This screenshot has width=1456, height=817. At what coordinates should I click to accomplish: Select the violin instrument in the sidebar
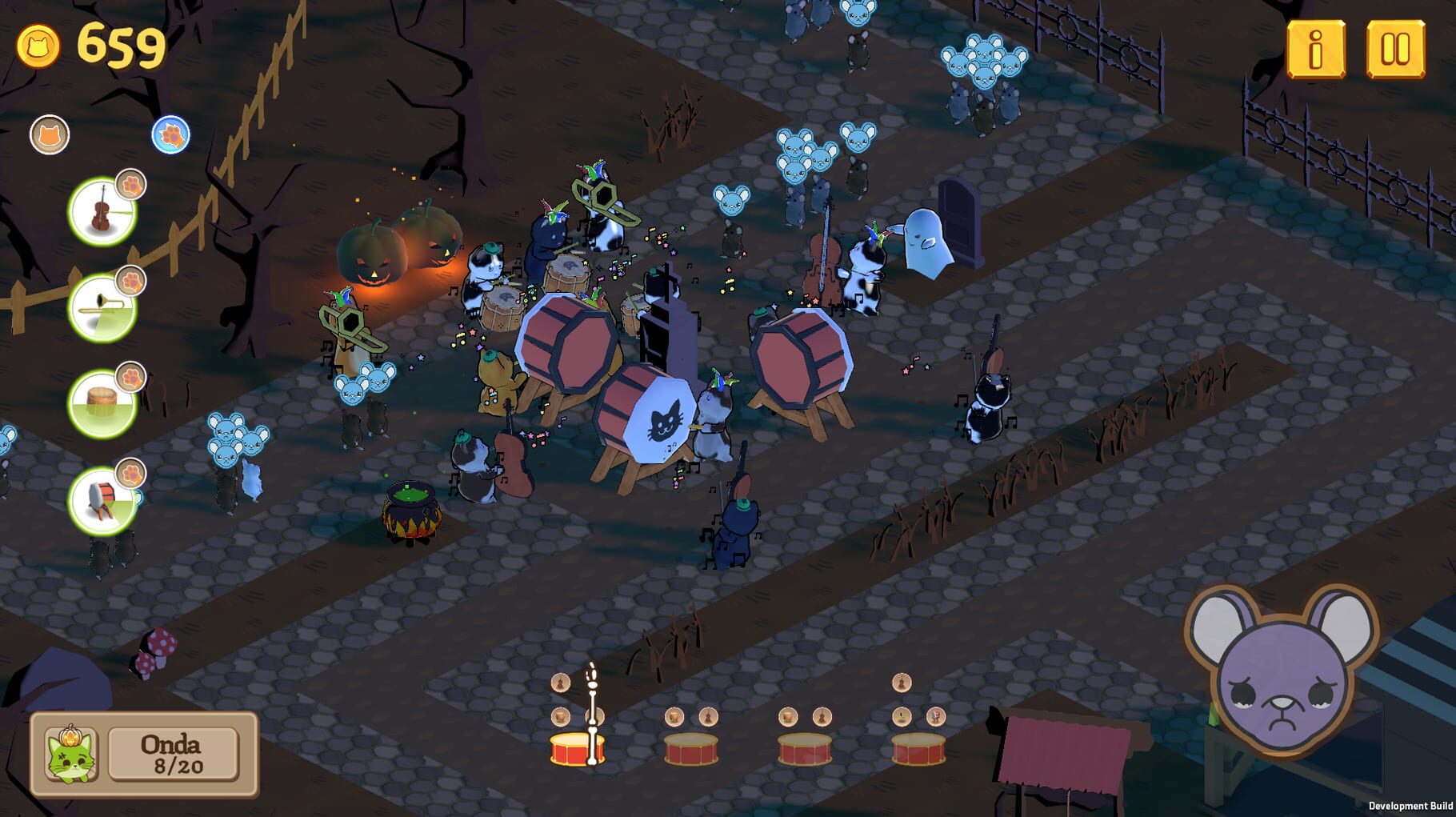[102, 210]
